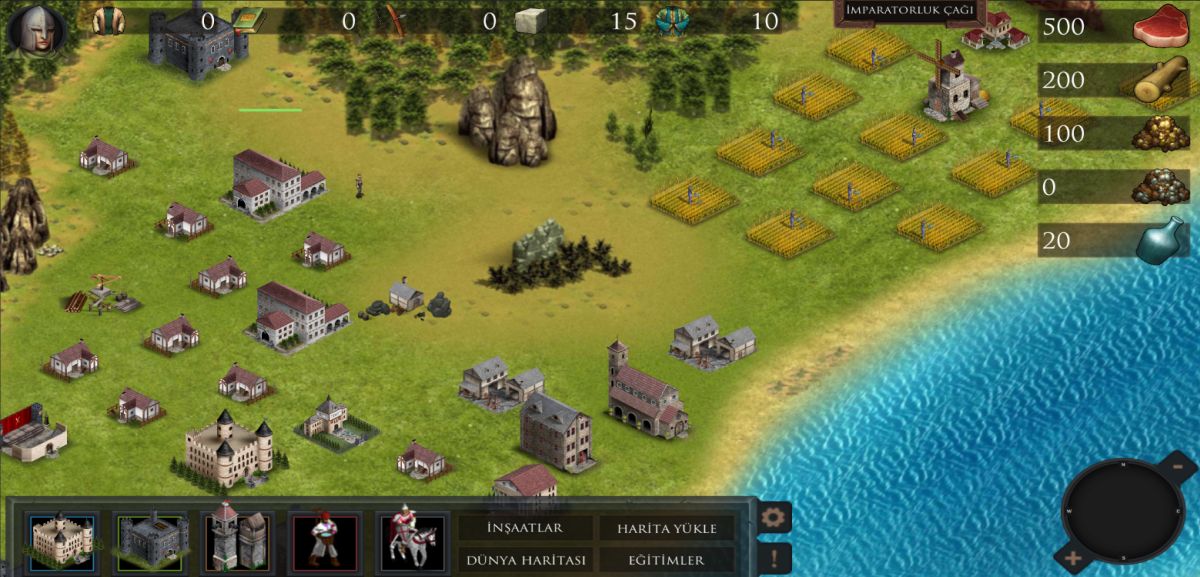Click the İmparatorluk Çağı age banner

[x=910, y=11]
